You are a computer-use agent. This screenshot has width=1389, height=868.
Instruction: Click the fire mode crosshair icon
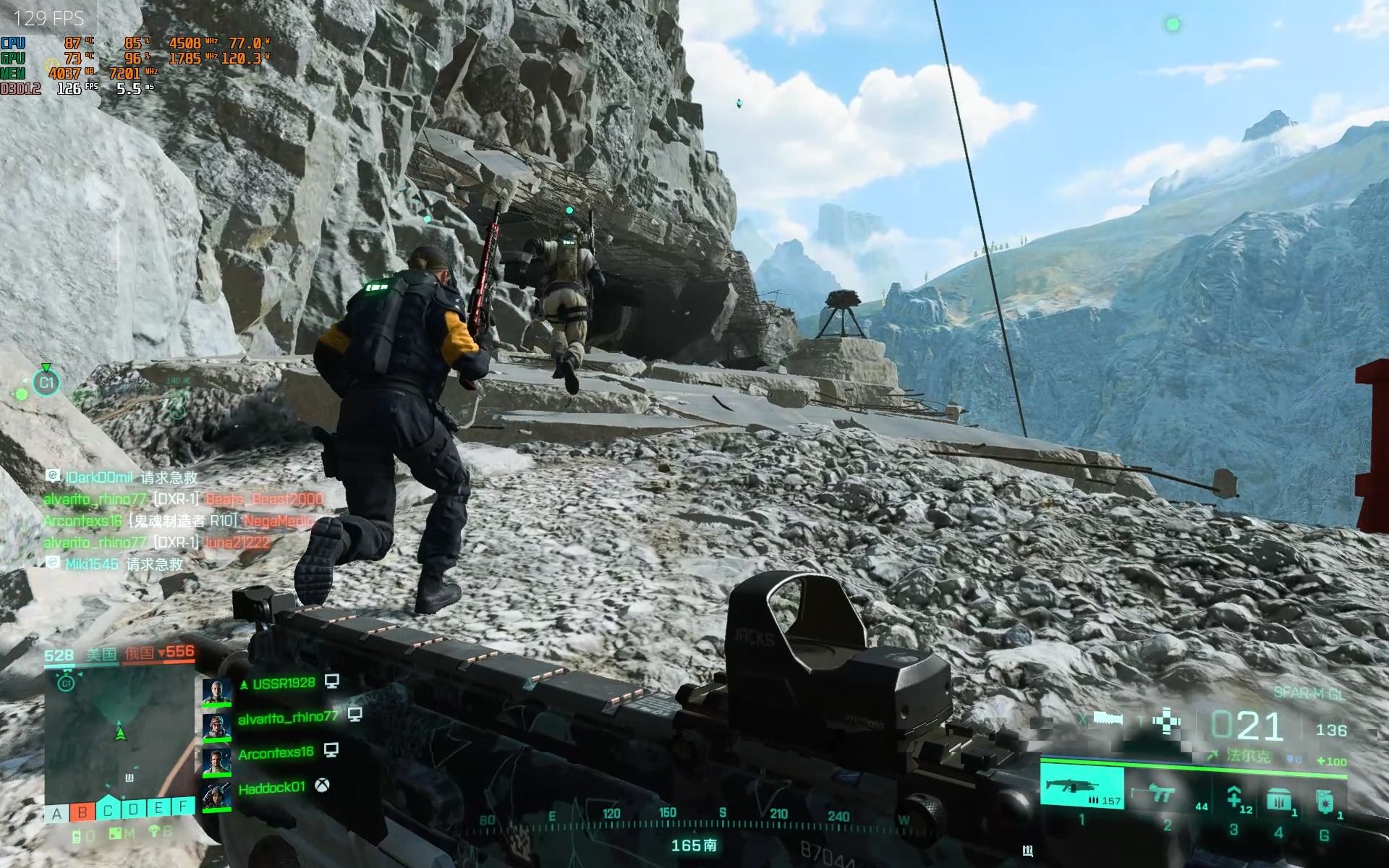point(1167,722)
